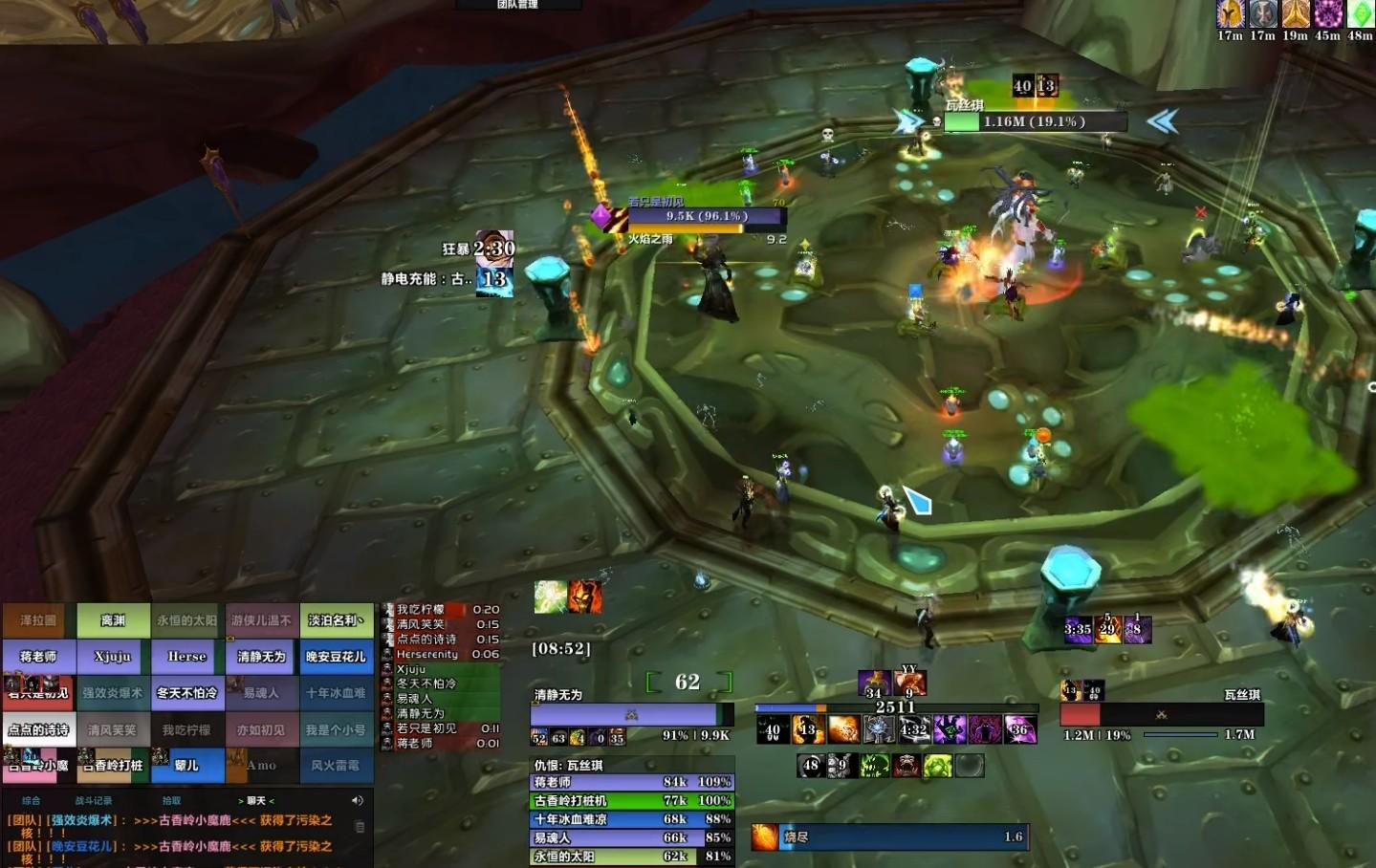Activate the green fel skull ability icon
1376x868 pixels.
875,766
